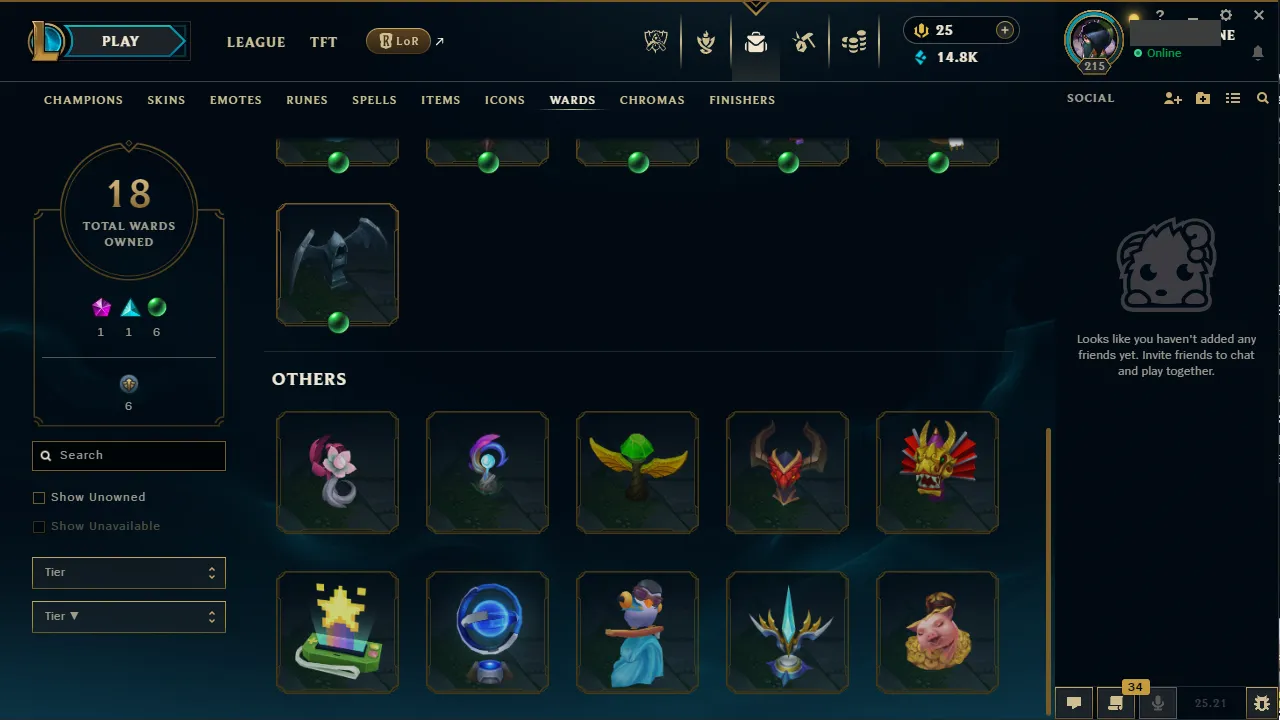
Task: Unmute the voice chat microphone icon
Action: (1157, 702)
